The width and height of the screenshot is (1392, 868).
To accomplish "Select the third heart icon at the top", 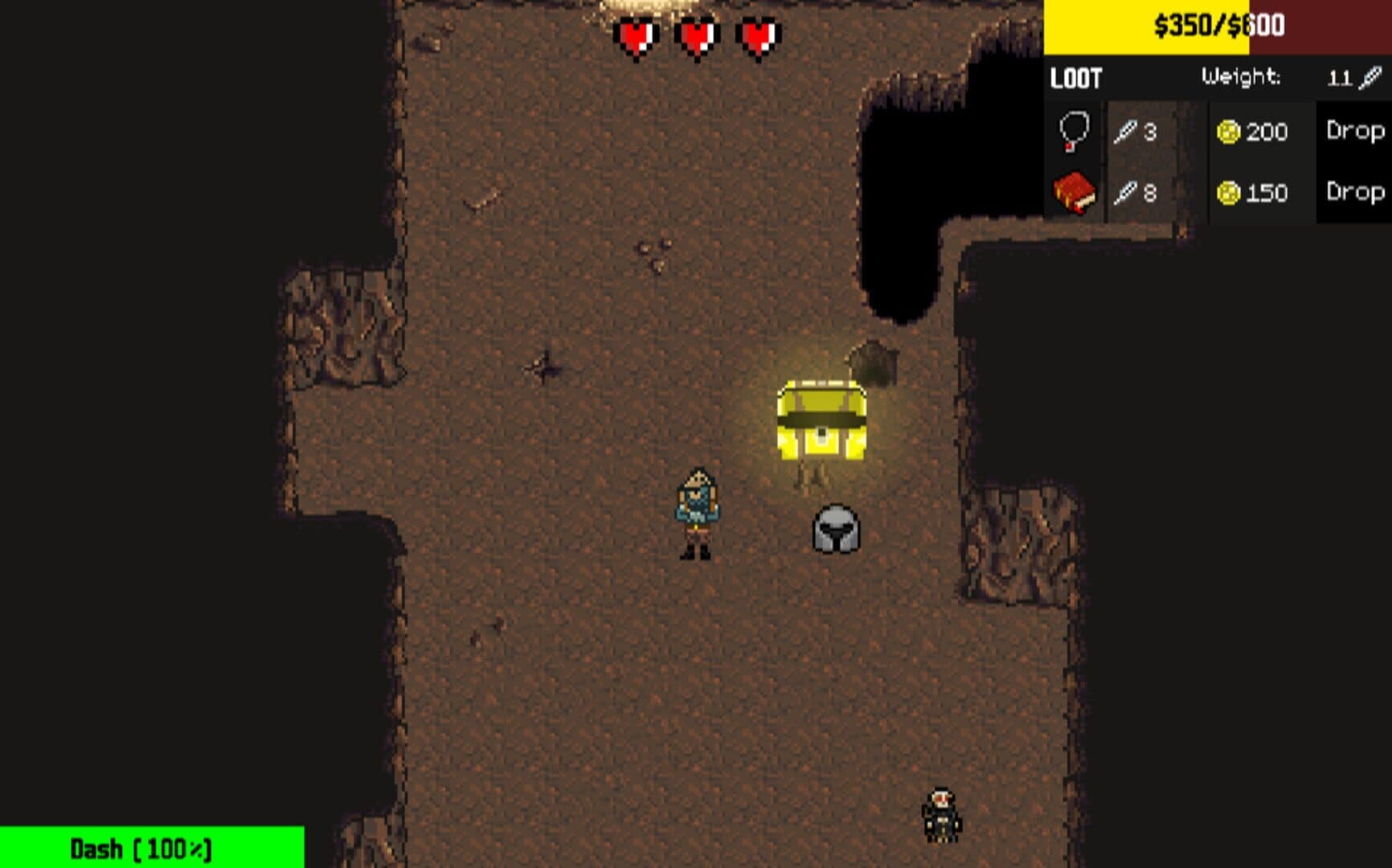I will pos(756,35).
